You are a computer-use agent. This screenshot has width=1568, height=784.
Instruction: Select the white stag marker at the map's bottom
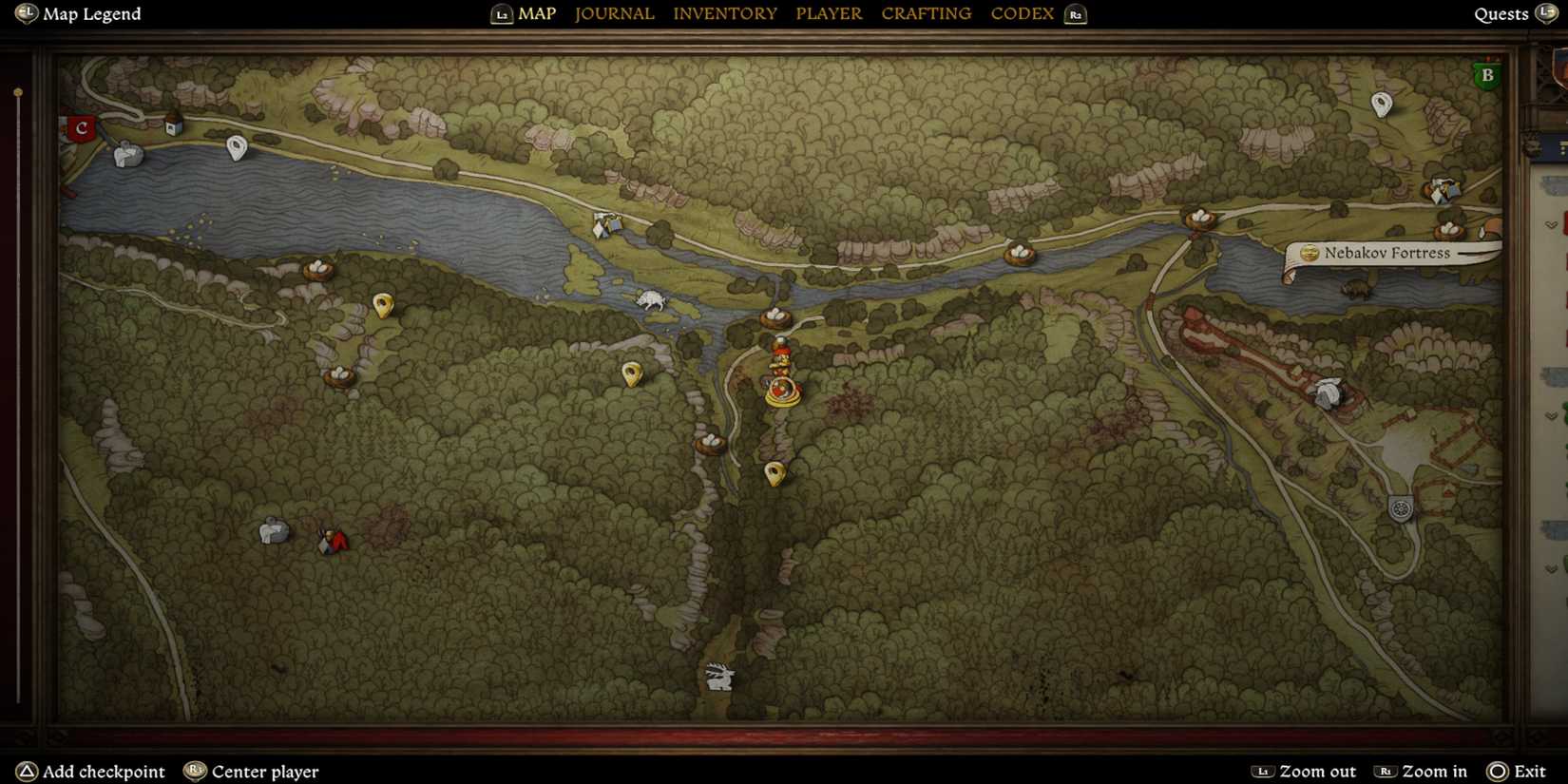pyautogui.click(x=719, y=676)
